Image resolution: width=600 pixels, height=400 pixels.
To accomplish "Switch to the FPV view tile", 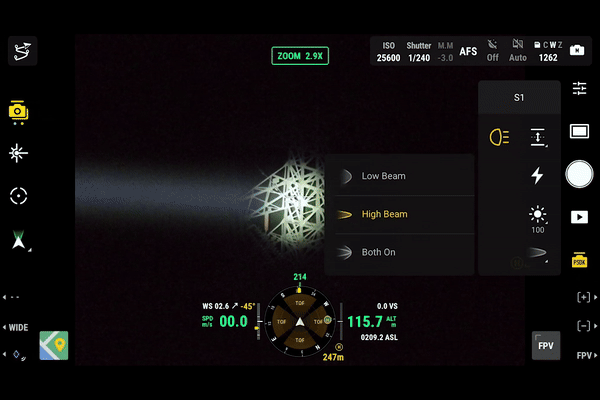I will (545, 345).
